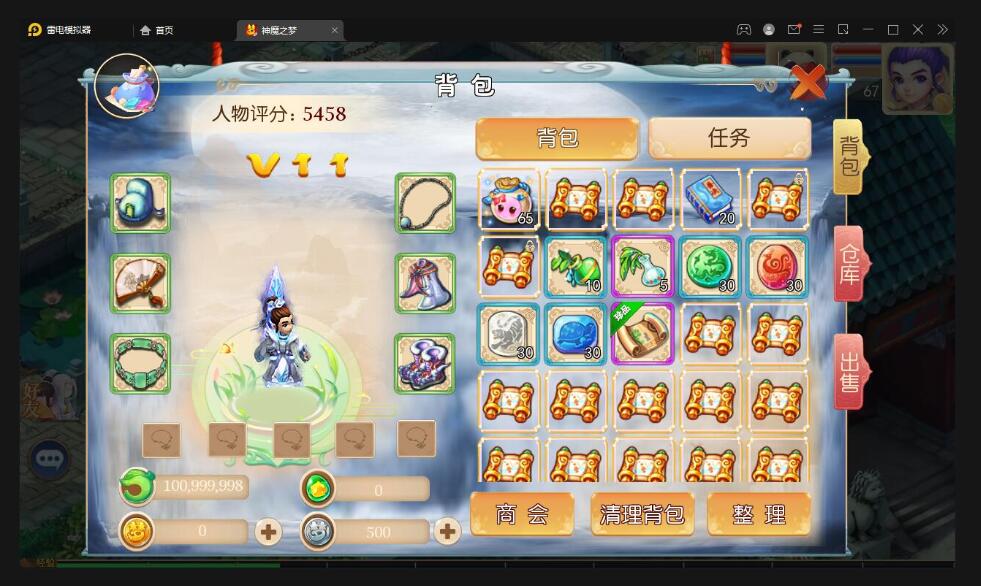Switch to the 首页 emulator tab
Image resolution: width=981 pixels, height=586 pixels.
(x=157, y=30)
